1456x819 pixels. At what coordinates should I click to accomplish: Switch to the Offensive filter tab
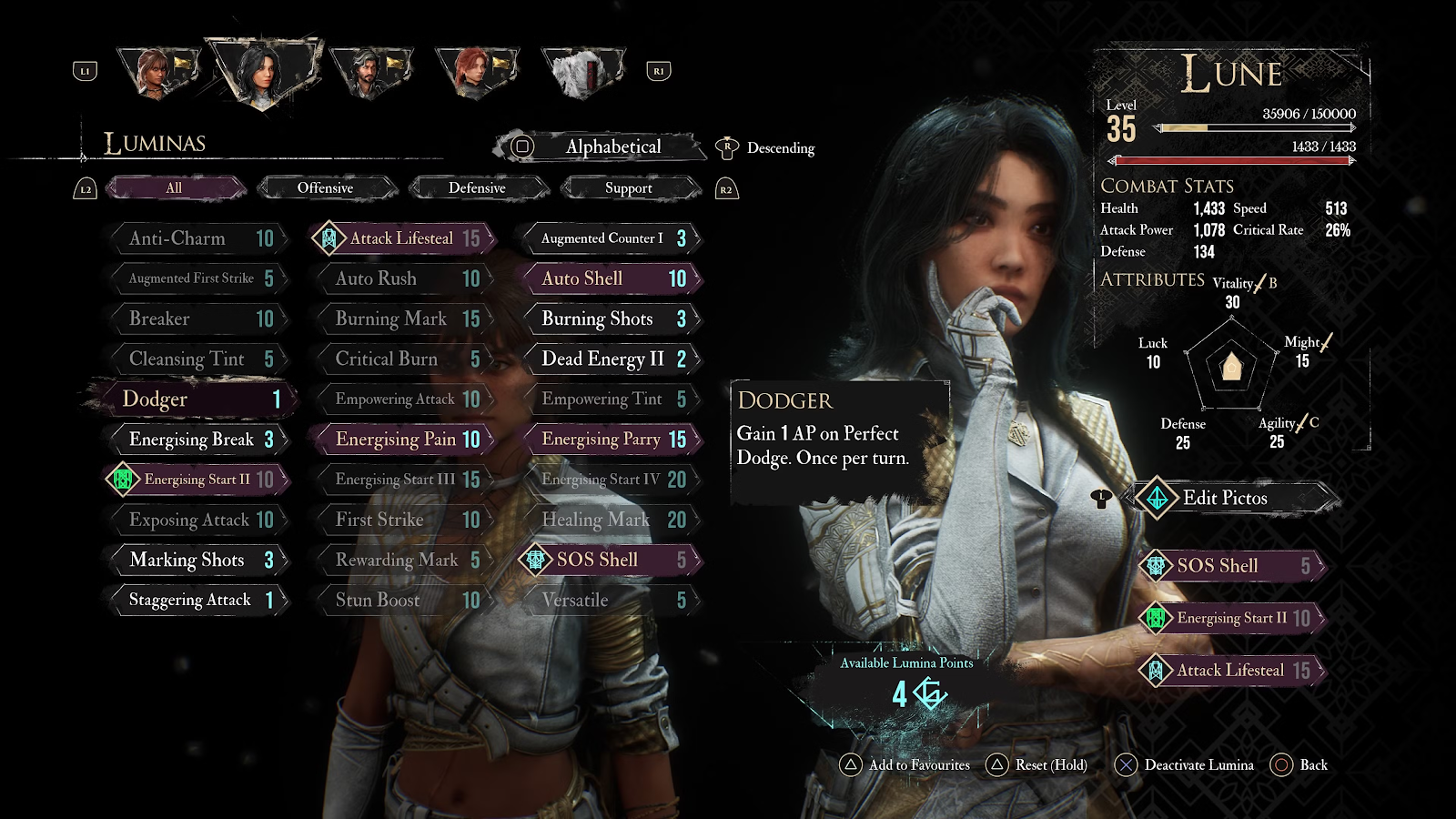(326, 188)
